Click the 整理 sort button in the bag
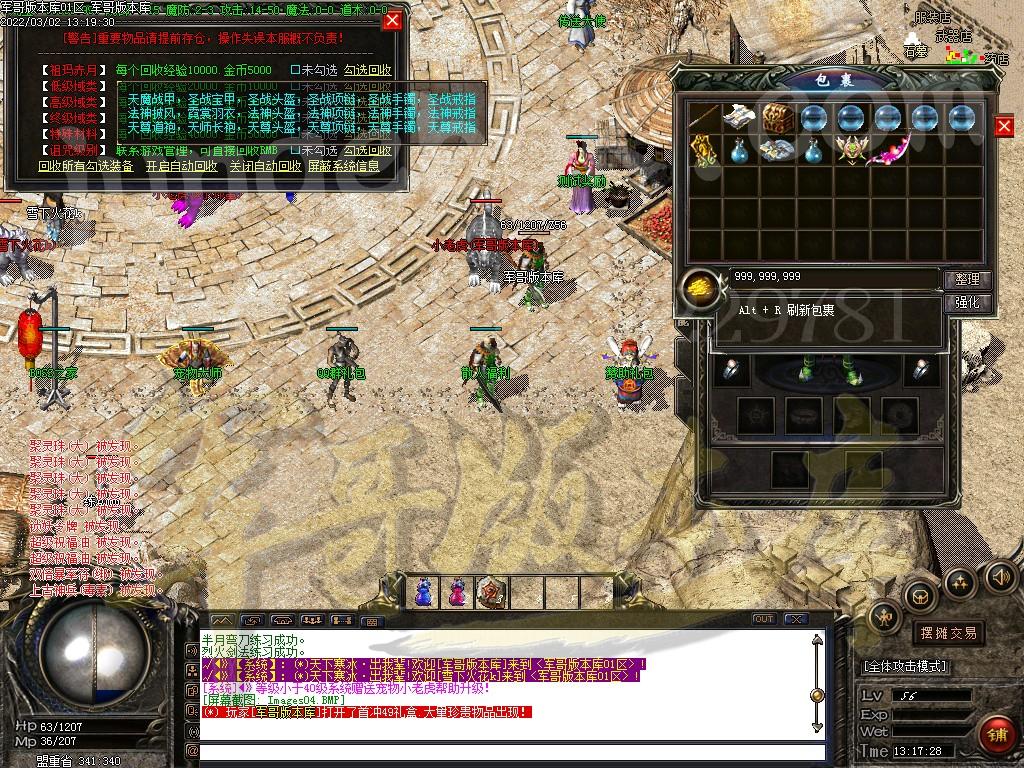 click(967, 279)
